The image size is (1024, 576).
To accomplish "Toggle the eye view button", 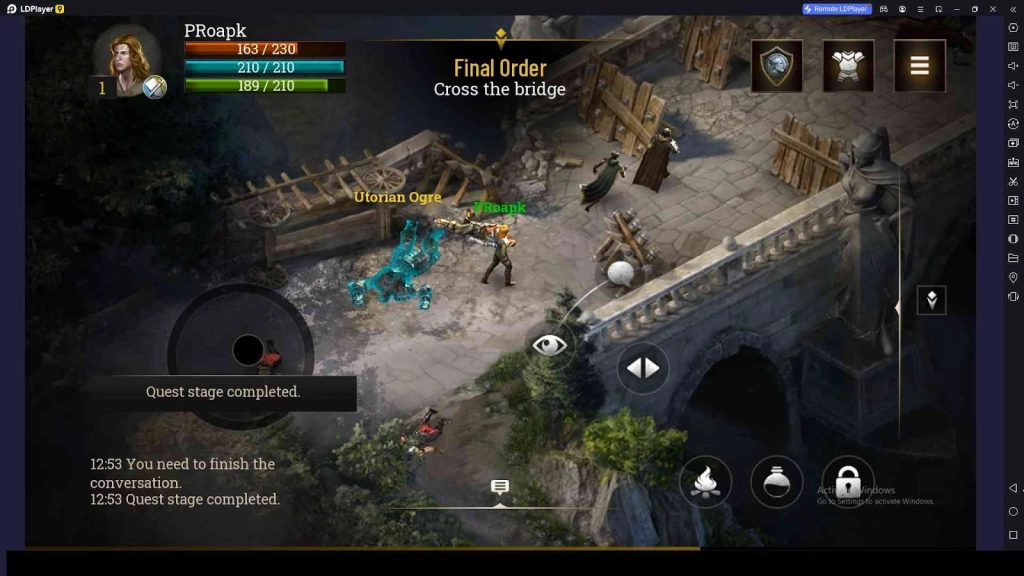I will click(x=549, y=345).
